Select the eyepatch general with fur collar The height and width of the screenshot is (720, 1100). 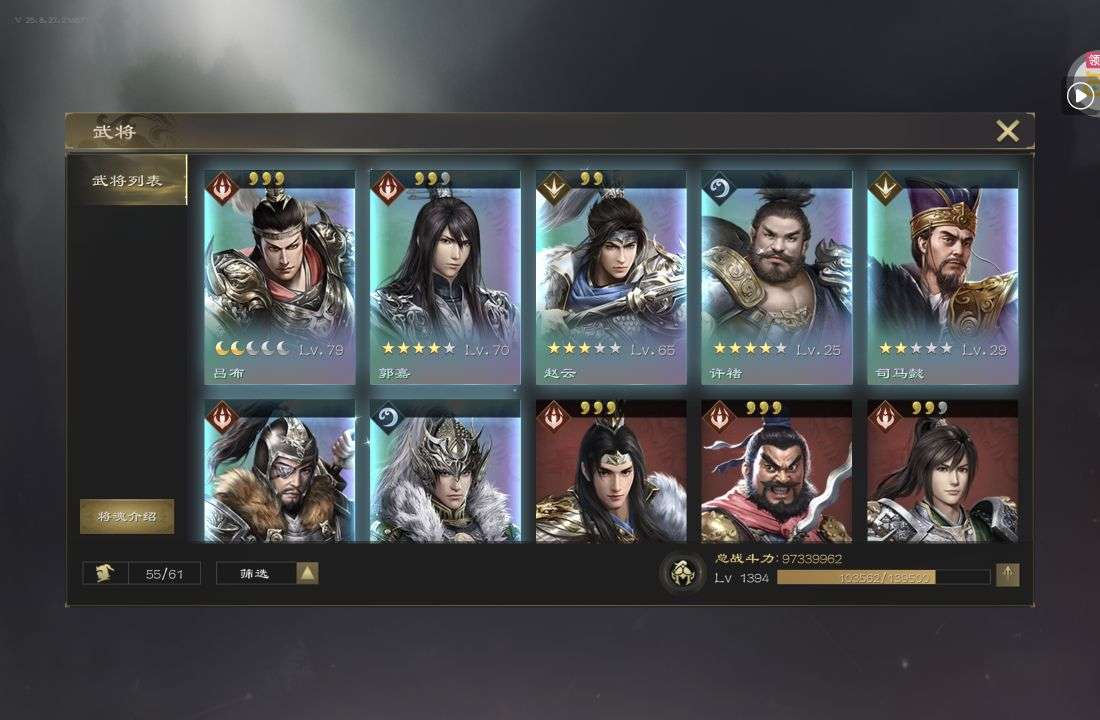[x=280, y=472]
